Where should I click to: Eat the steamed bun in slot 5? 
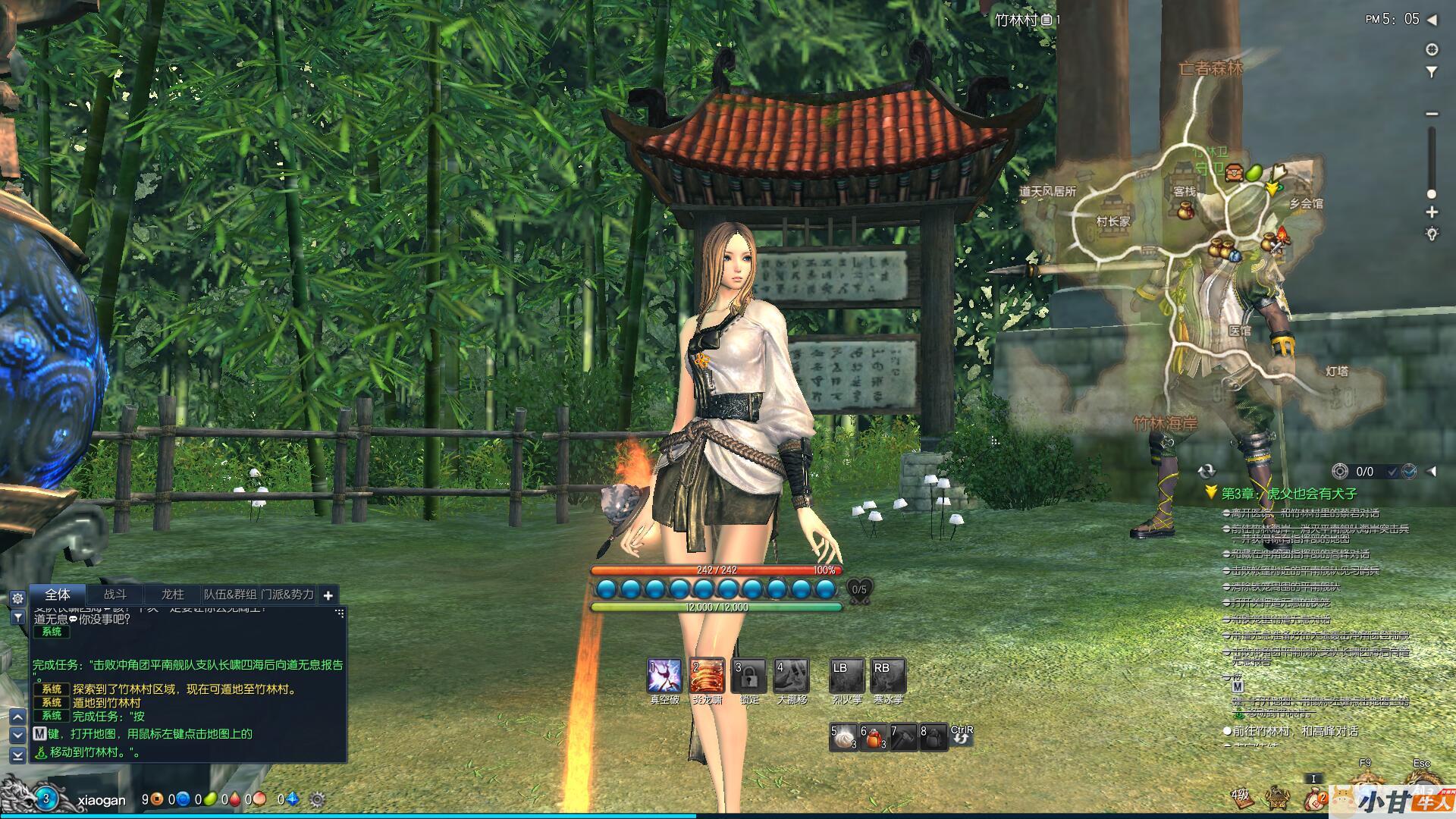pyautogui.click(x=844, y=737)
